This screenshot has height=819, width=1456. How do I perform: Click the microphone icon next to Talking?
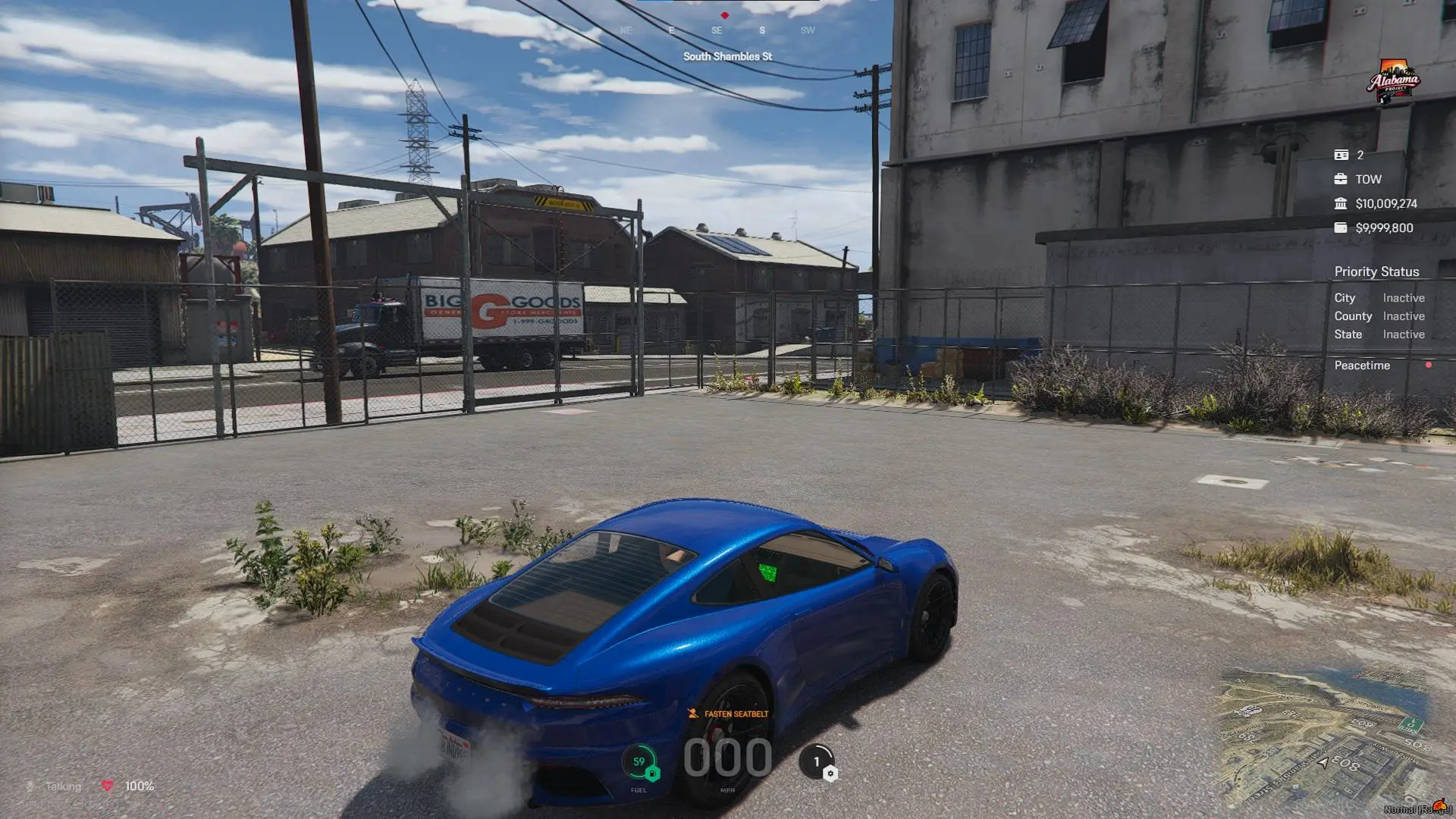click(30, 786)
